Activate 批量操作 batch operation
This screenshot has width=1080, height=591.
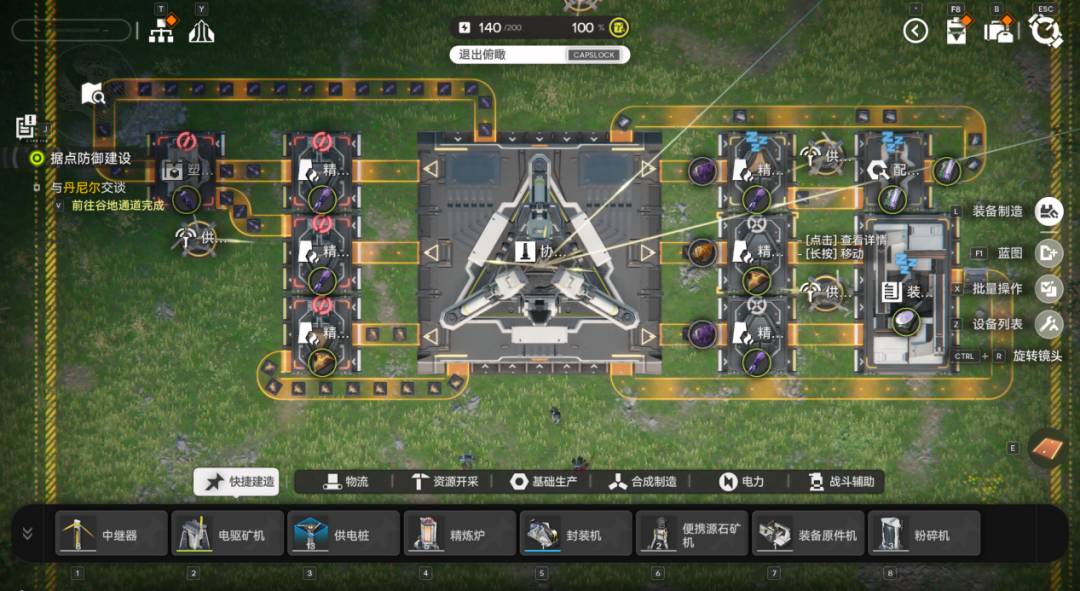(x=1048, y=289)
